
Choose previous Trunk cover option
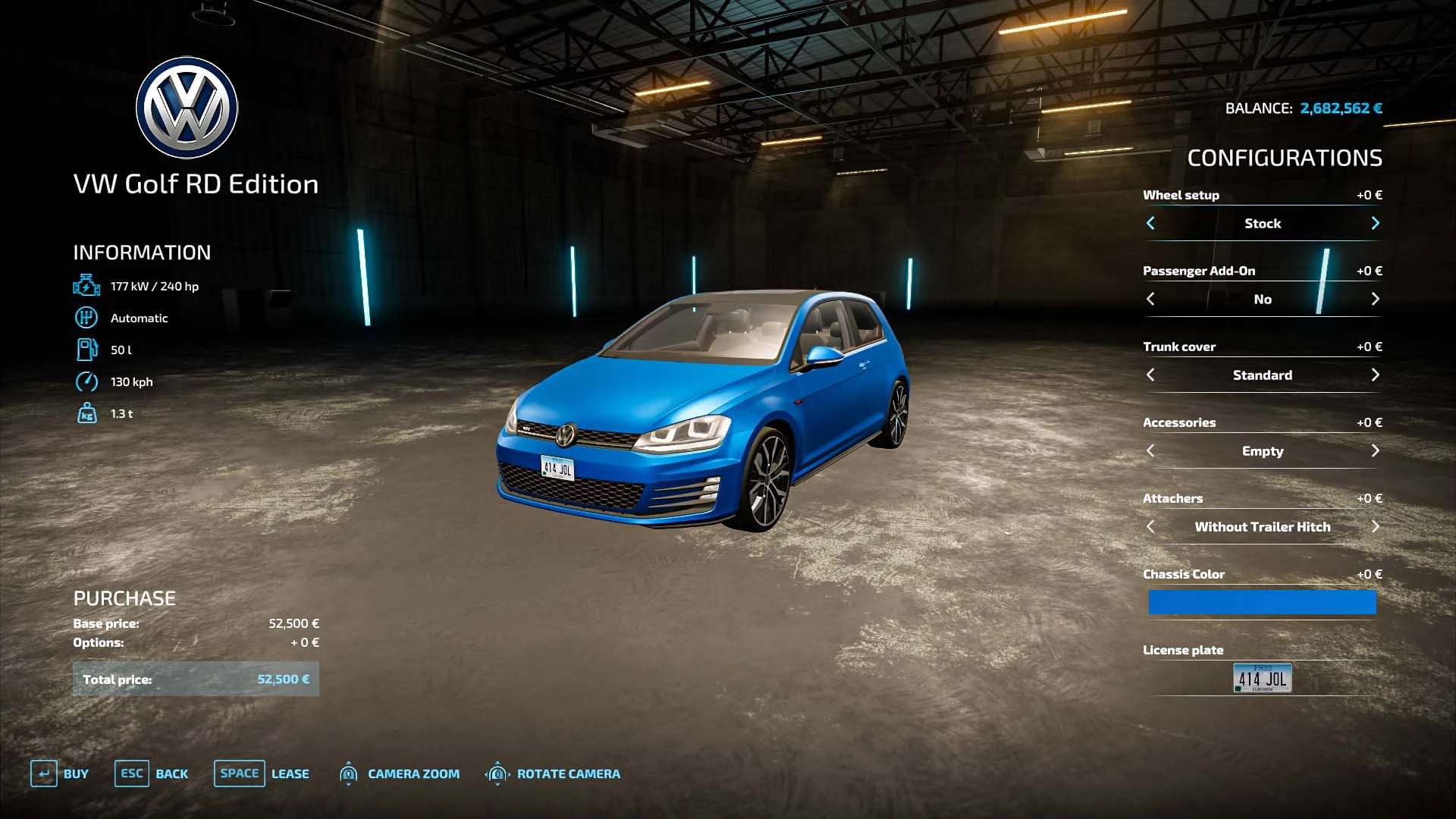[1150, 375]
